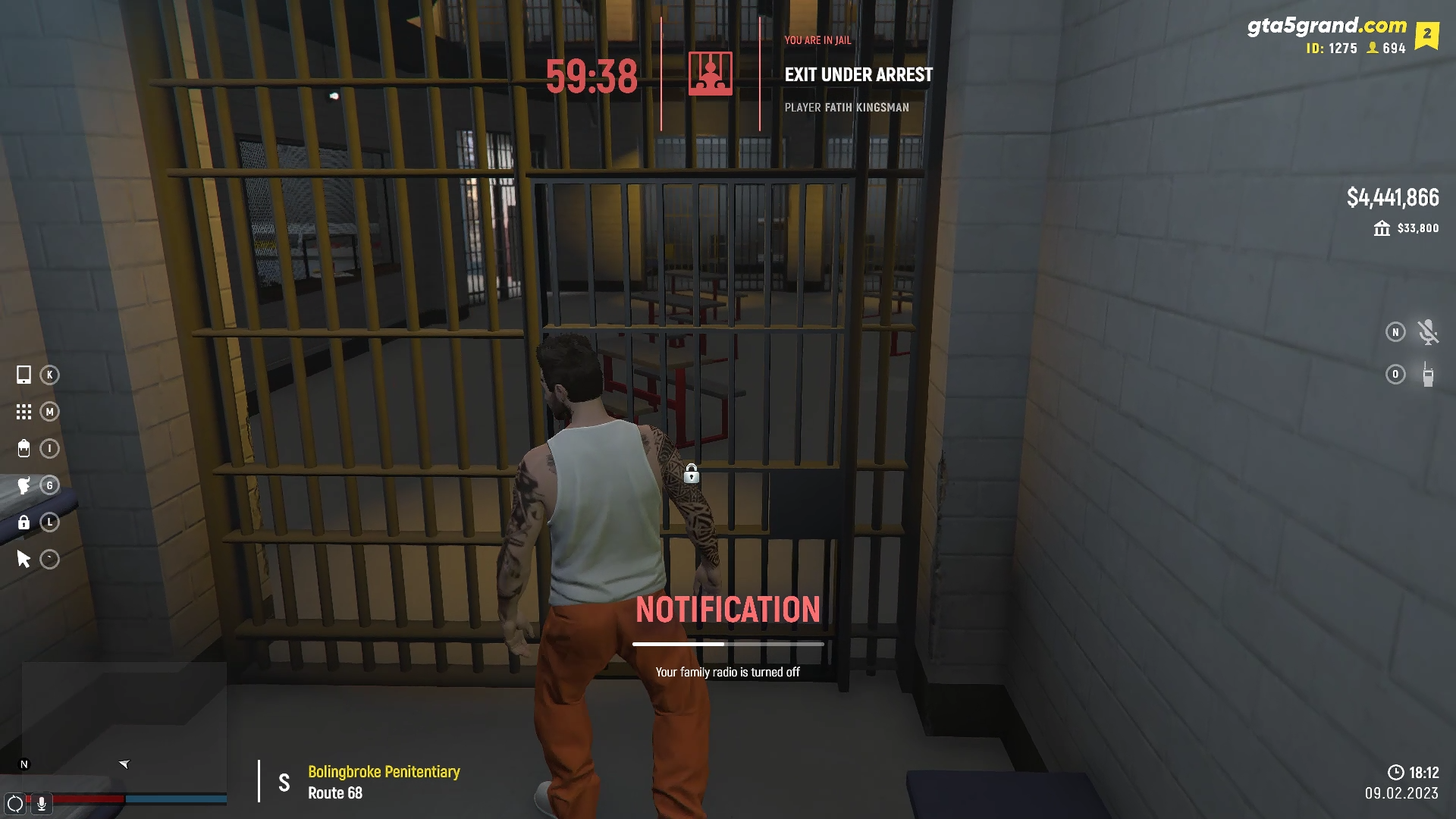Click the padlock icon in the left HUD

[24, 522]
